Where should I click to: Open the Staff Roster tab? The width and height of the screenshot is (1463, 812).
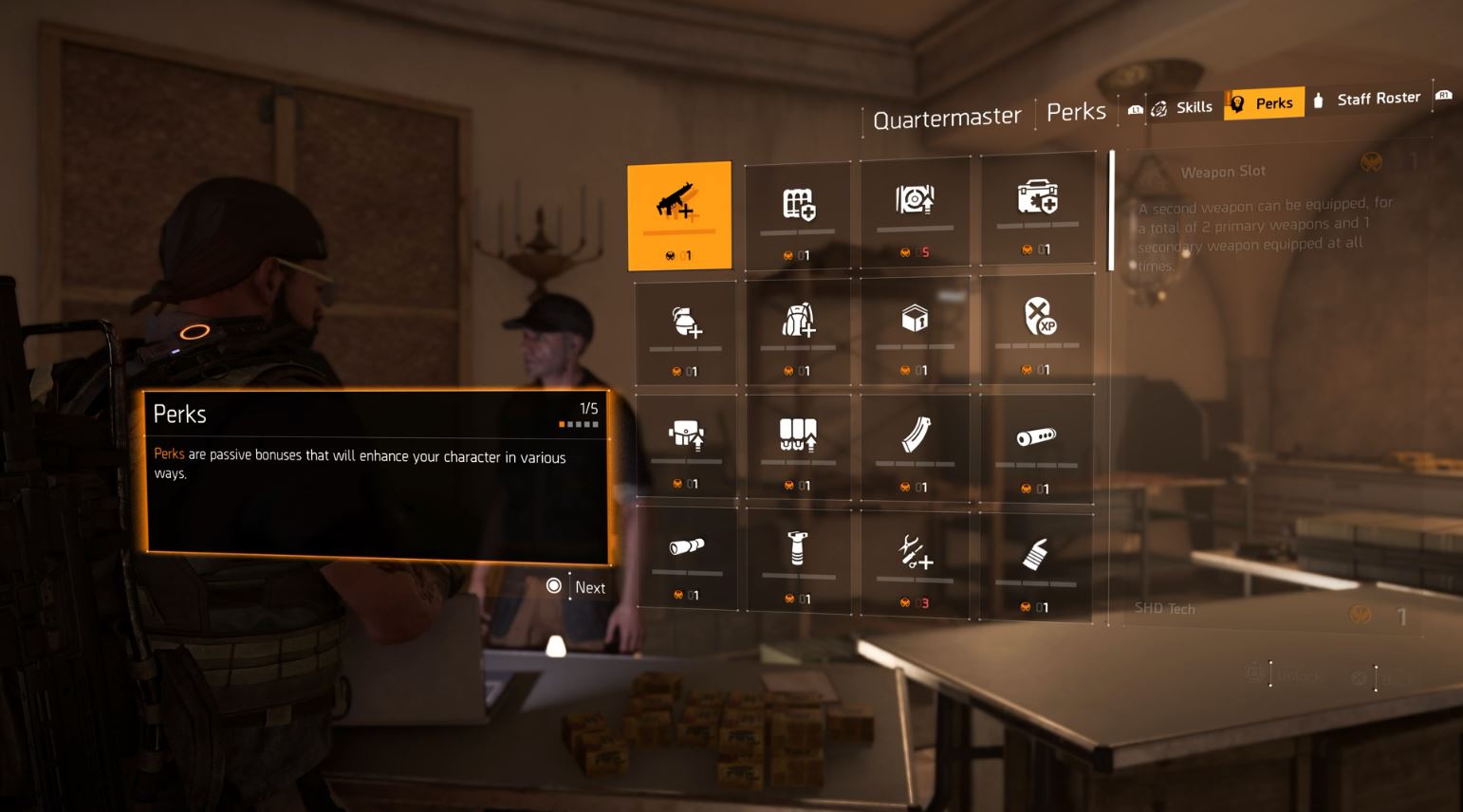click(1378, 98)
